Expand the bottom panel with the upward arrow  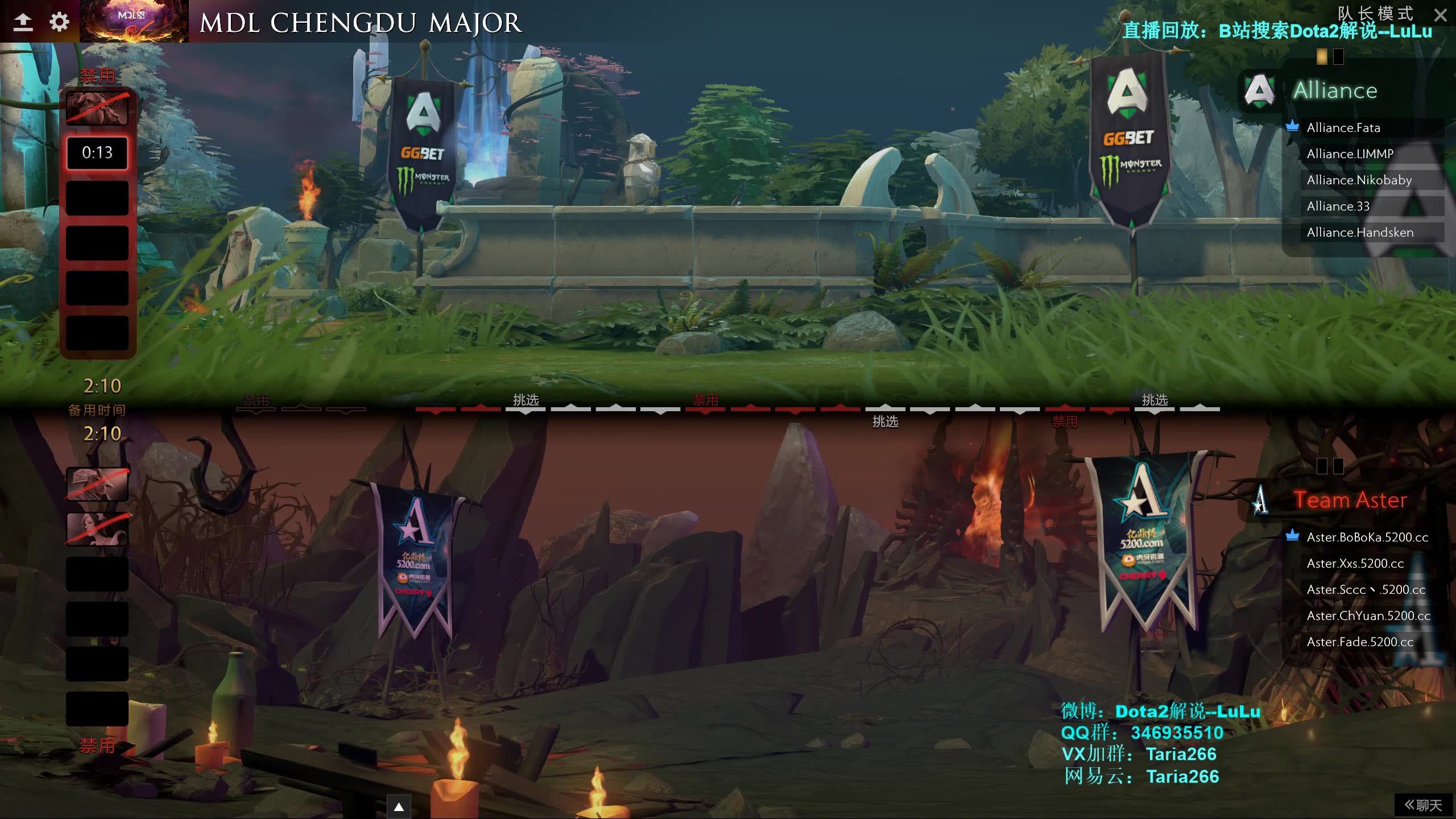398,806
